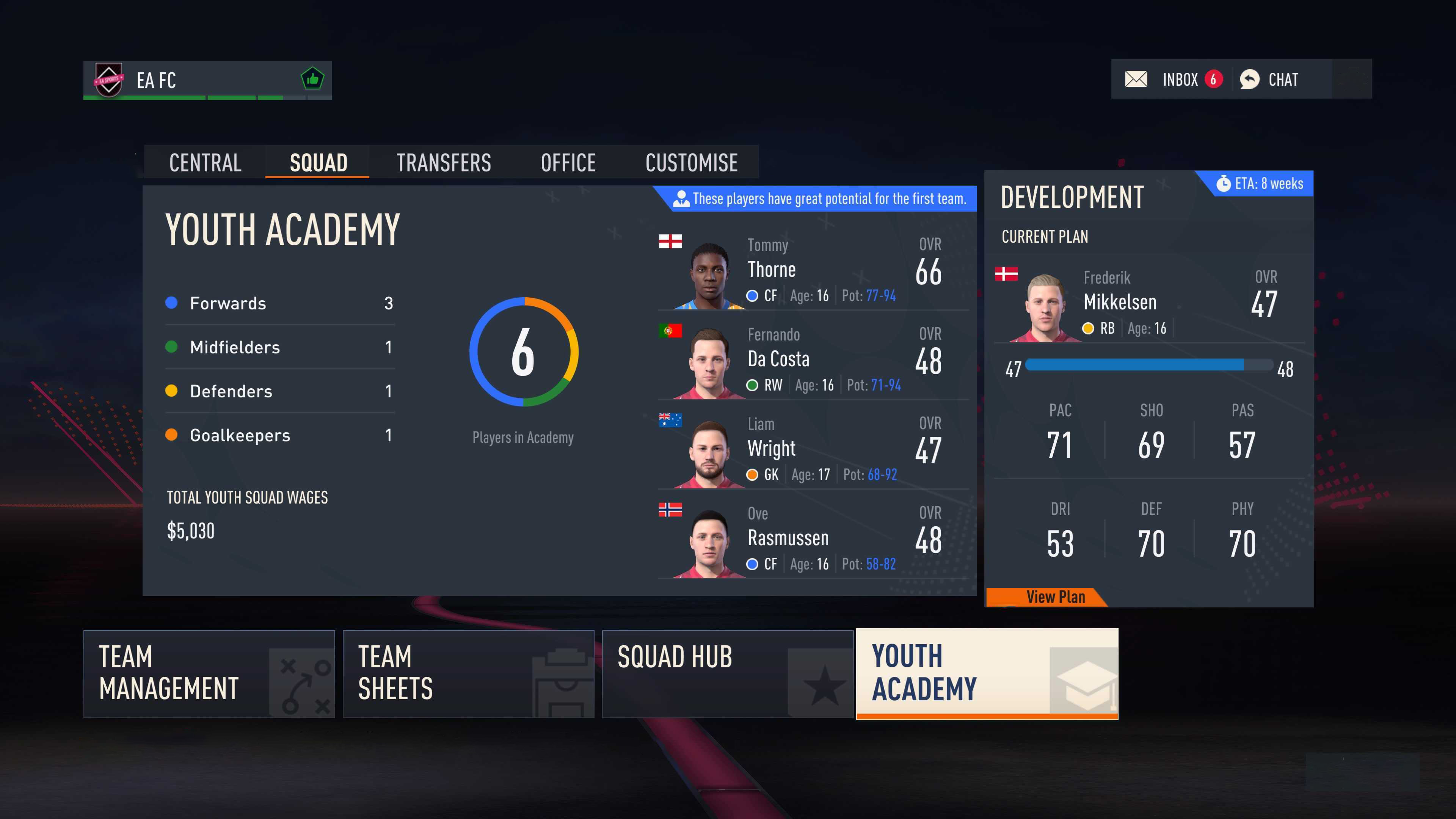Select the Squad tab
This screenshot has width=1456, height=819.
318,163
